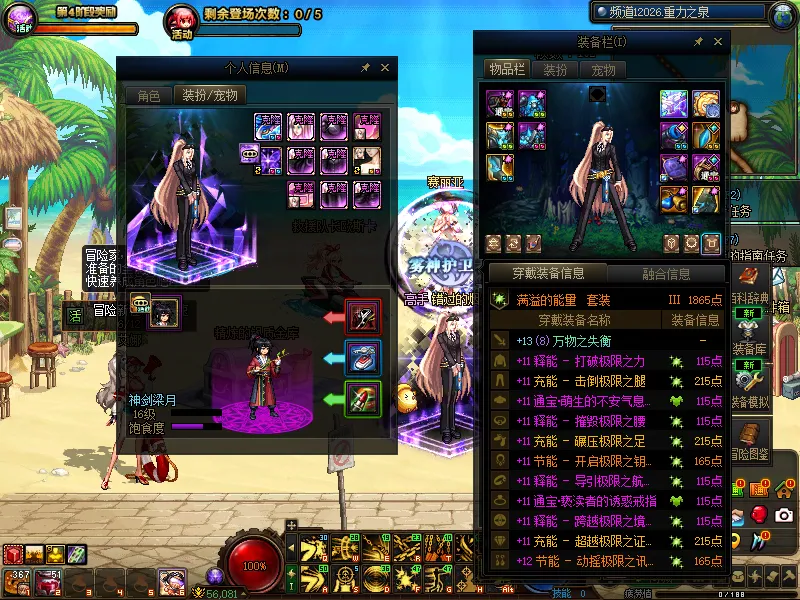Click the green-bordered pet equipment slot
This screenshot has width=800, height=600.
[363, 399]
